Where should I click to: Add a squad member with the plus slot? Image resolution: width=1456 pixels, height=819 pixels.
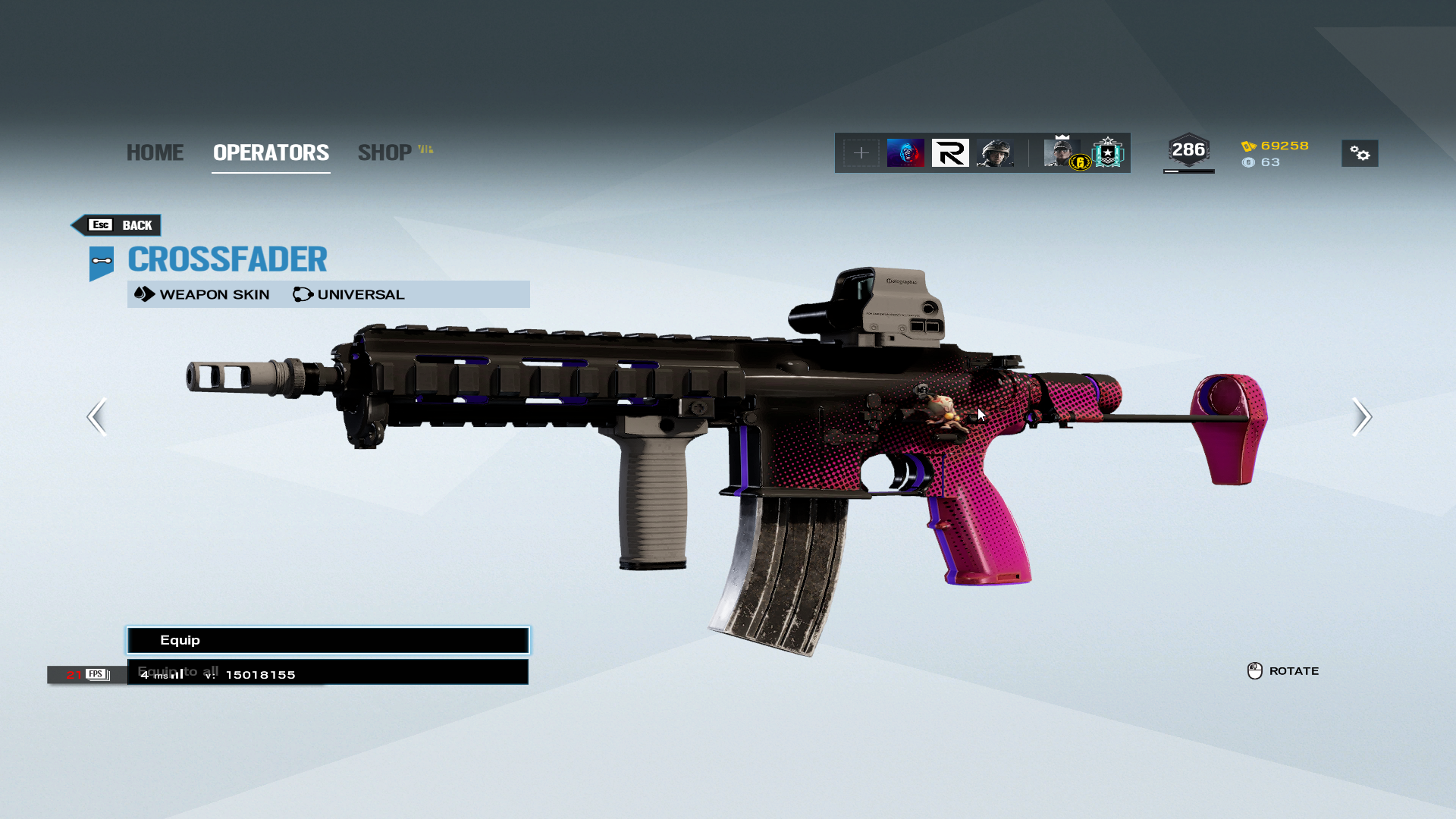click(x=861, y=153)
